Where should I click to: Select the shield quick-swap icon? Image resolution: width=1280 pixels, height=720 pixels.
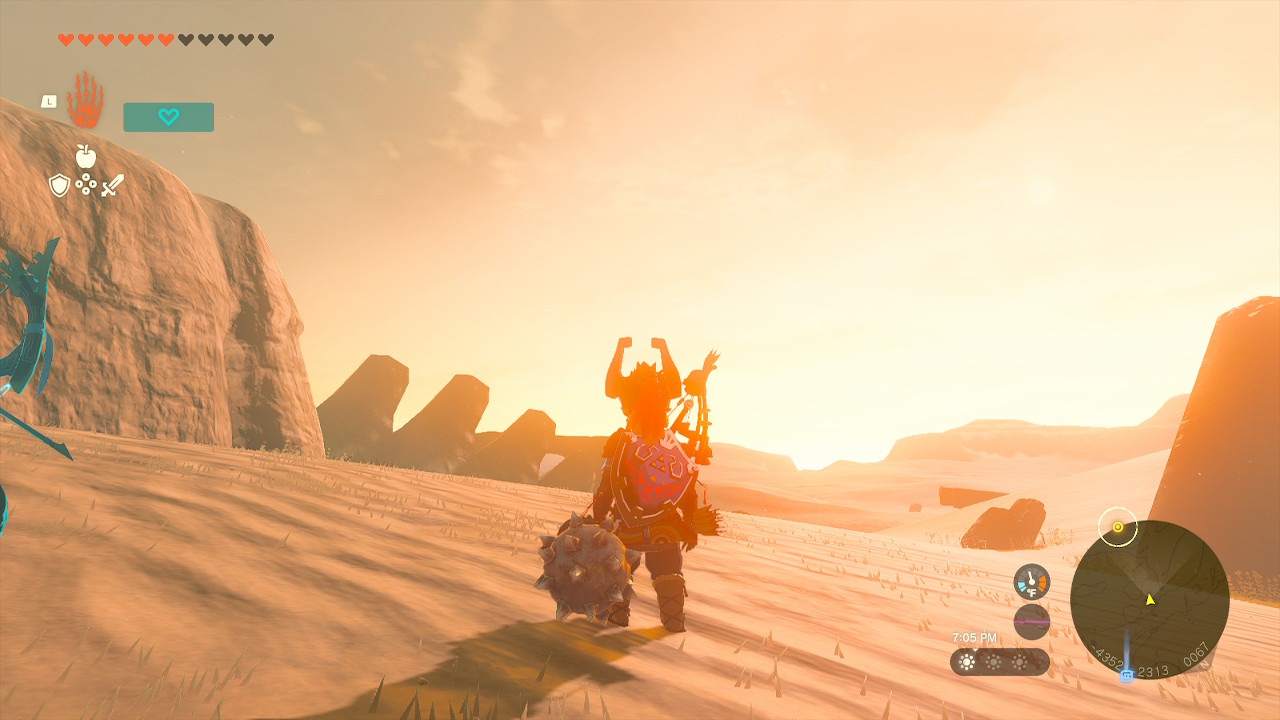coord(60,185)
